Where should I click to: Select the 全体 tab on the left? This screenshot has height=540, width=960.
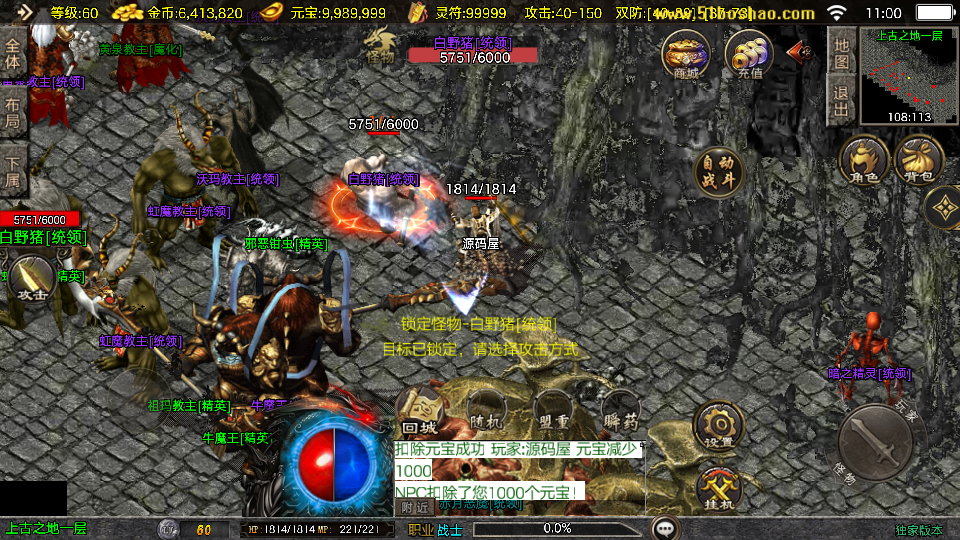pos(13,53)
